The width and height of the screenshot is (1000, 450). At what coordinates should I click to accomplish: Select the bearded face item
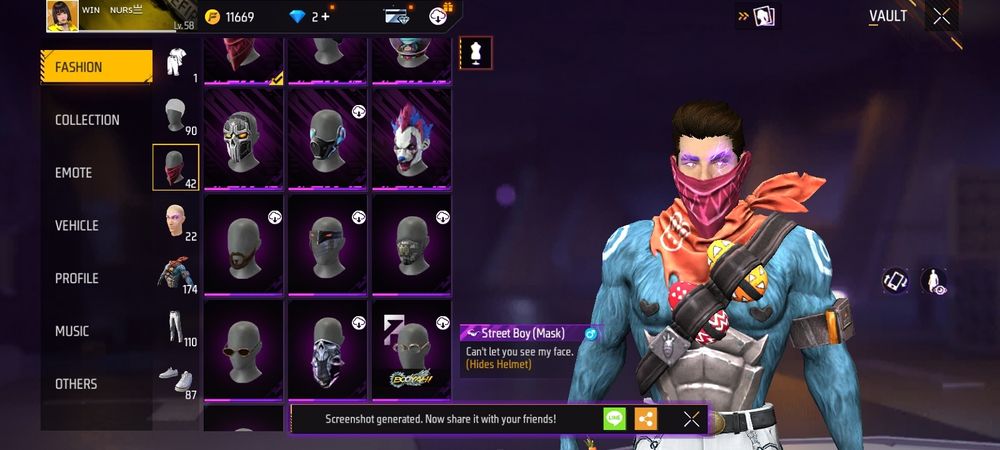[244, 244]
